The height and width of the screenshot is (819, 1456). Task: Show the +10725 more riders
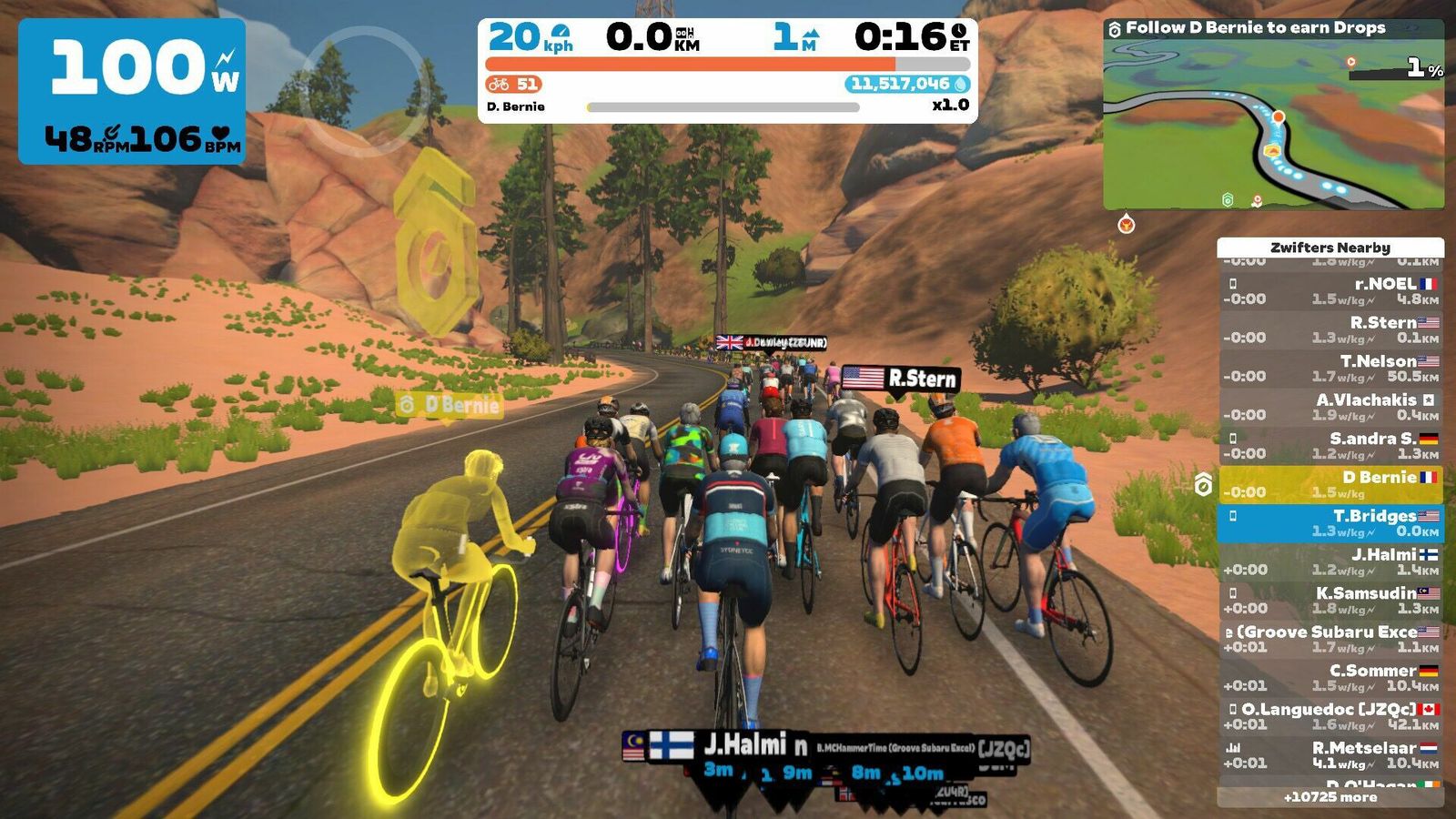pos(1330,797)
